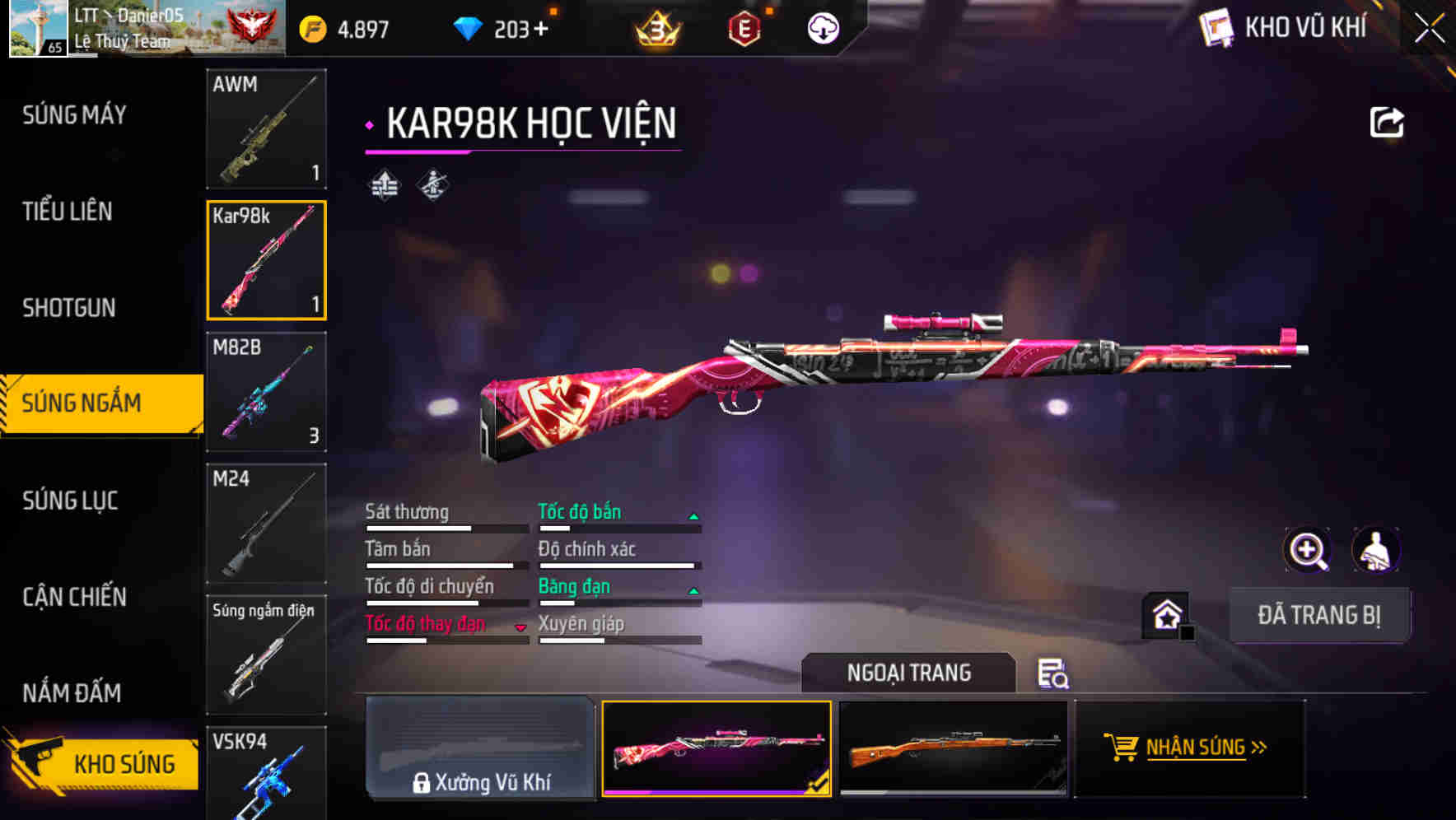Click the shopping cart icon on NHẬN SÚNG
This screenshot has width=1456, height=820.
(x=1122, y=748)
